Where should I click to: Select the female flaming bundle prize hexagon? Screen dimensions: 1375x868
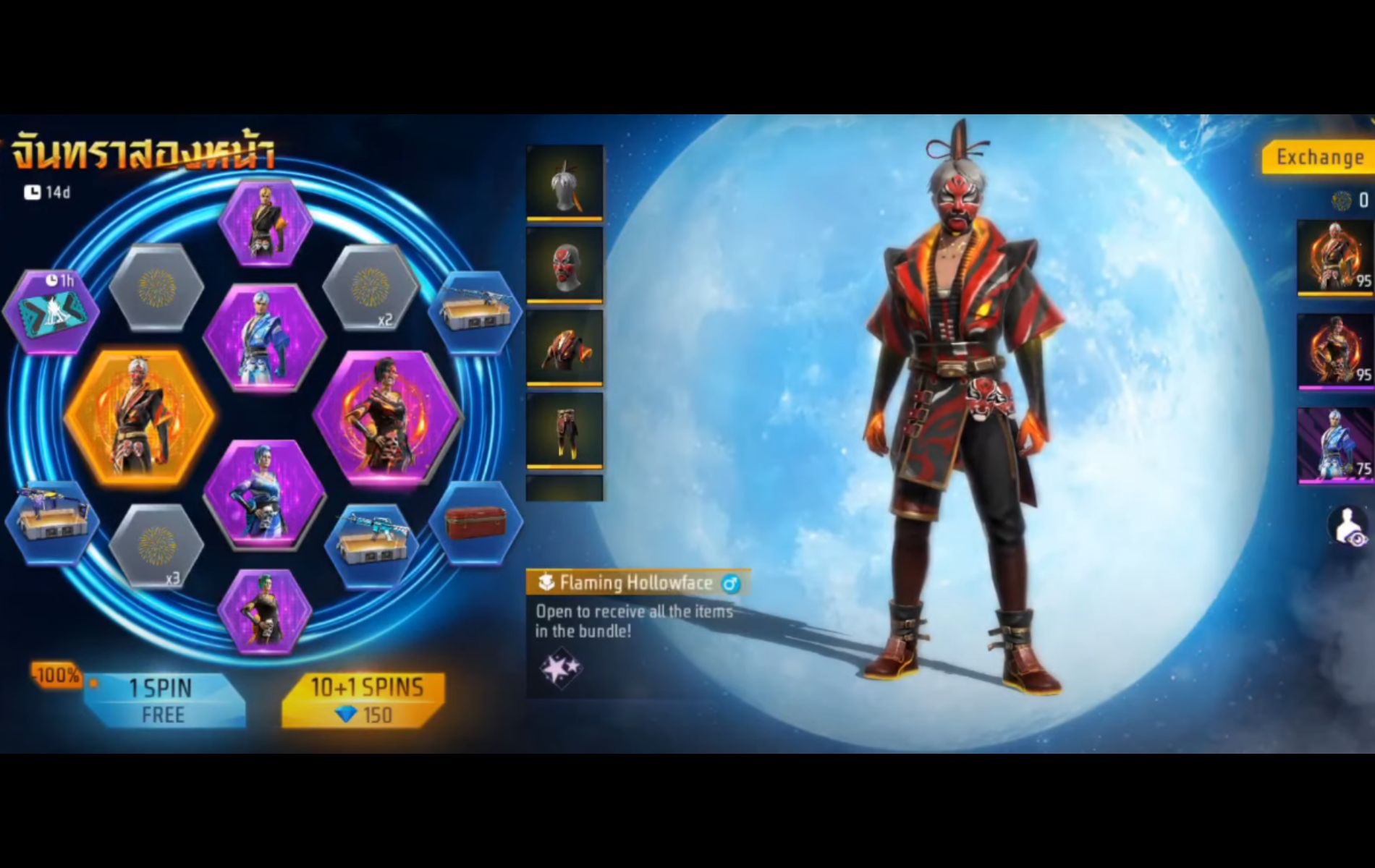(x=388, y=416)
